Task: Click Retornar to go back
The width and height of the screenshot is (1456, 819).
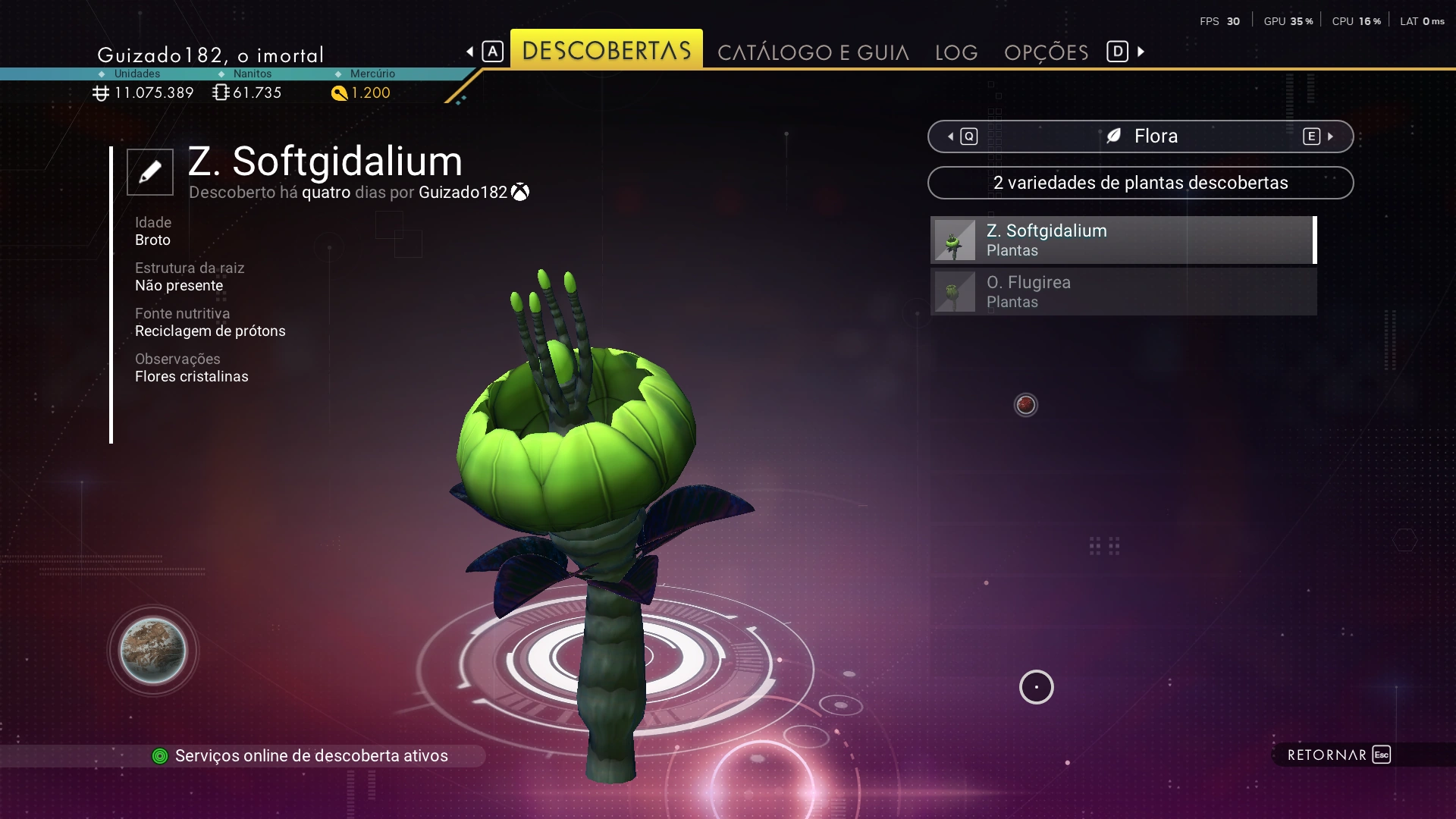Action: pyautogui.click(x=1338, y=755)
